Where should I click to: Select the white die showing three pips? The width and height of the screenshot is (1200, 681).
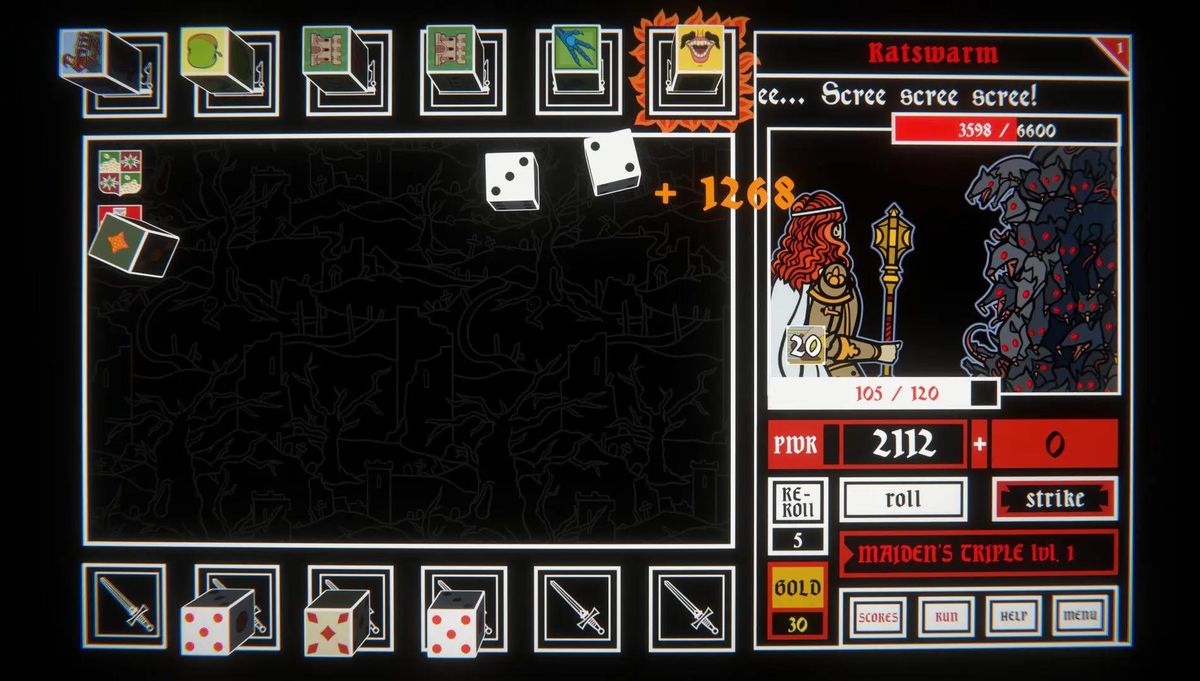512,180
